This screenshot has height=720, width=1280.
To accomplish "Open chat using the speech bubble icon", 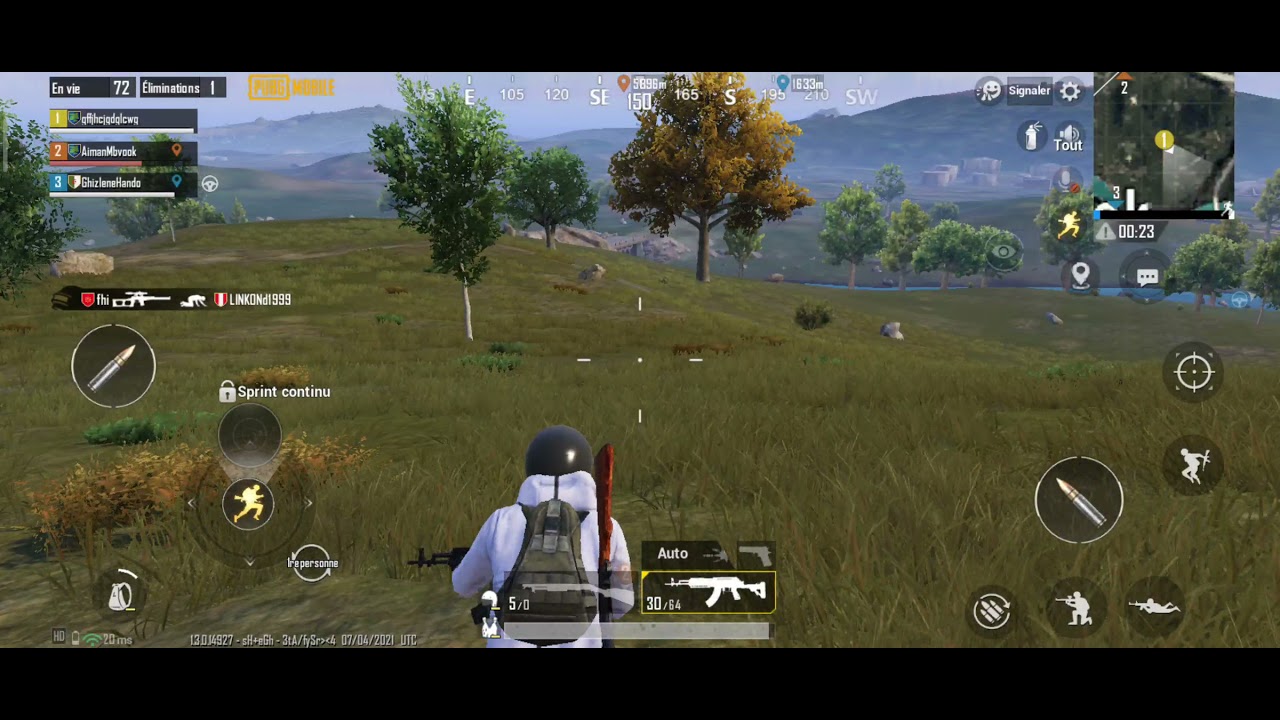I will pos(1147,277).
